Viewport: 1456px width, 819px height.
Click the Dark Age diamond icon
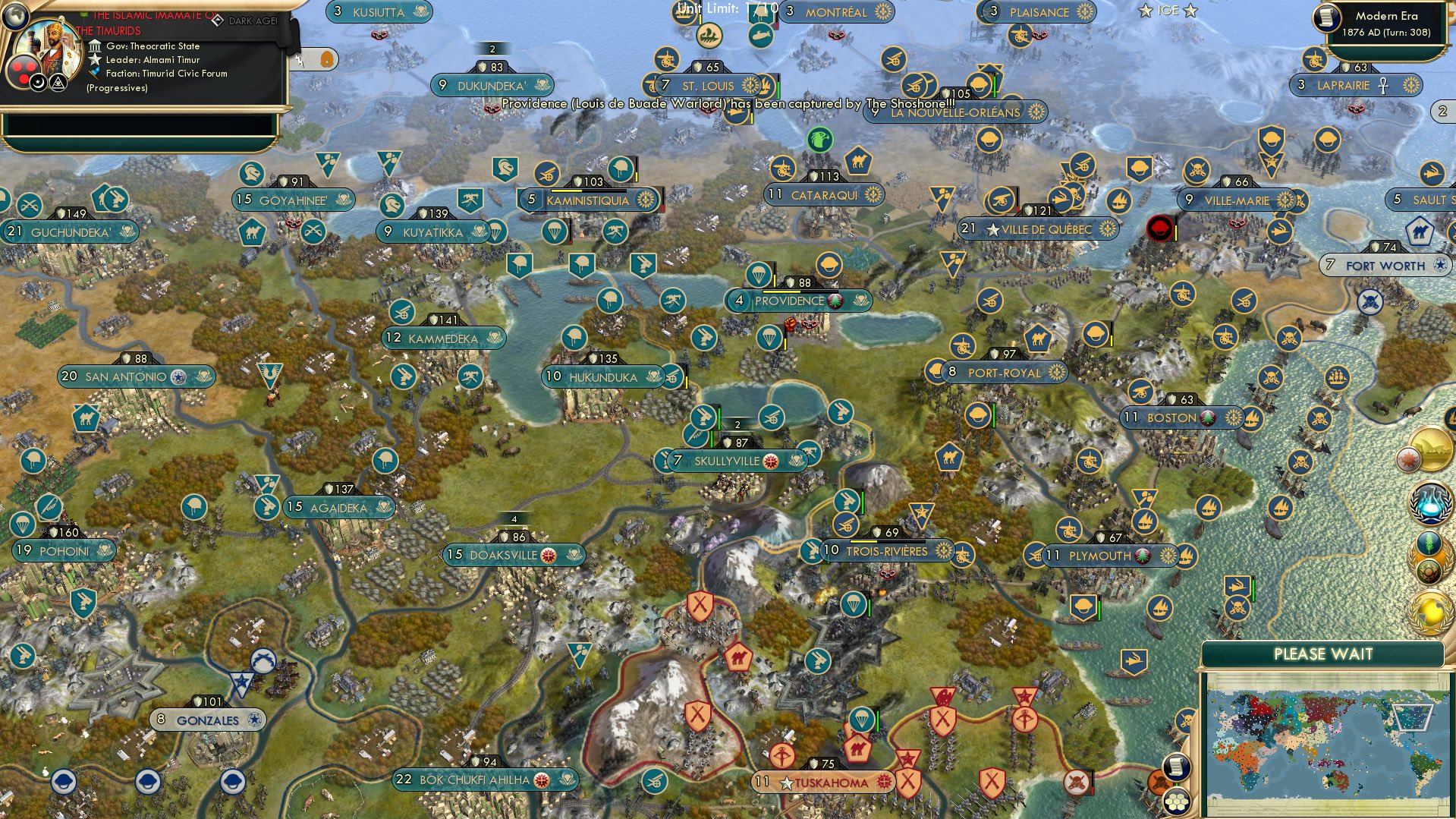point(219,21)
